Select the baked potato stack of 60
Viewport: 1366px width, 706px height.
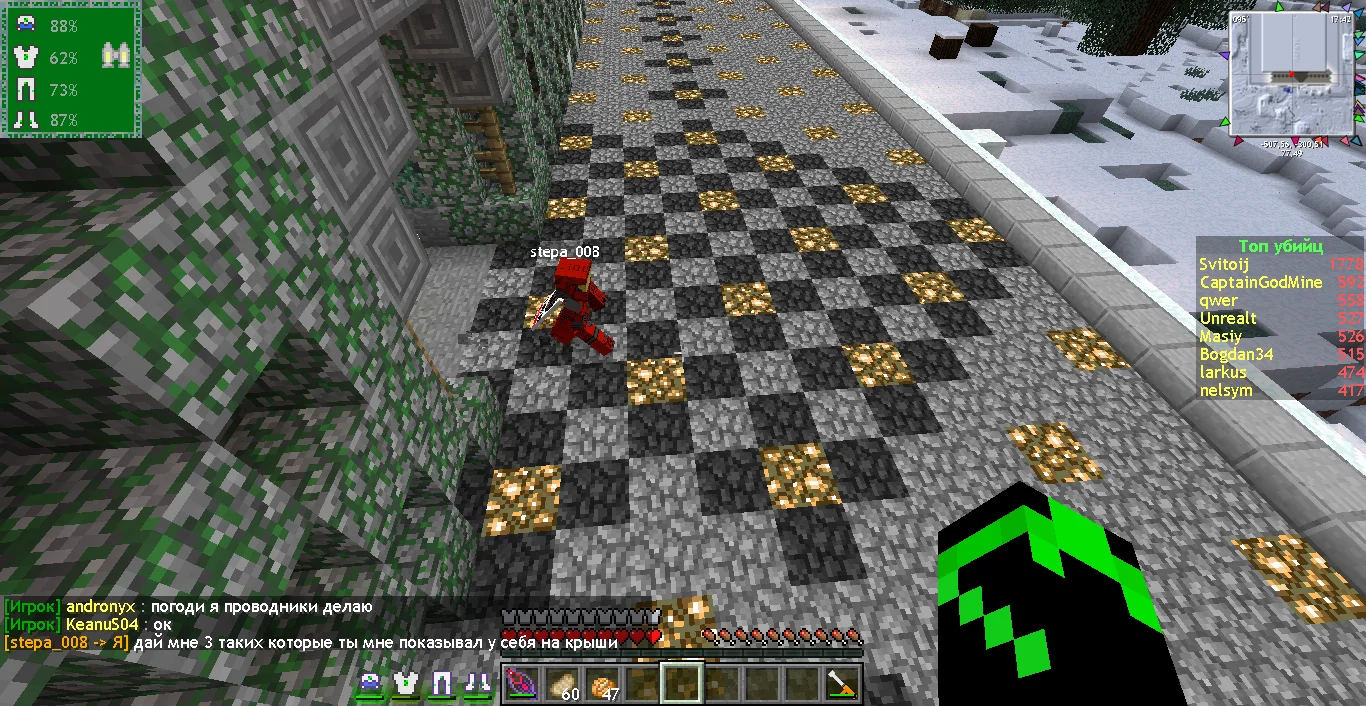pyautogui.click(x=560, y=684)
